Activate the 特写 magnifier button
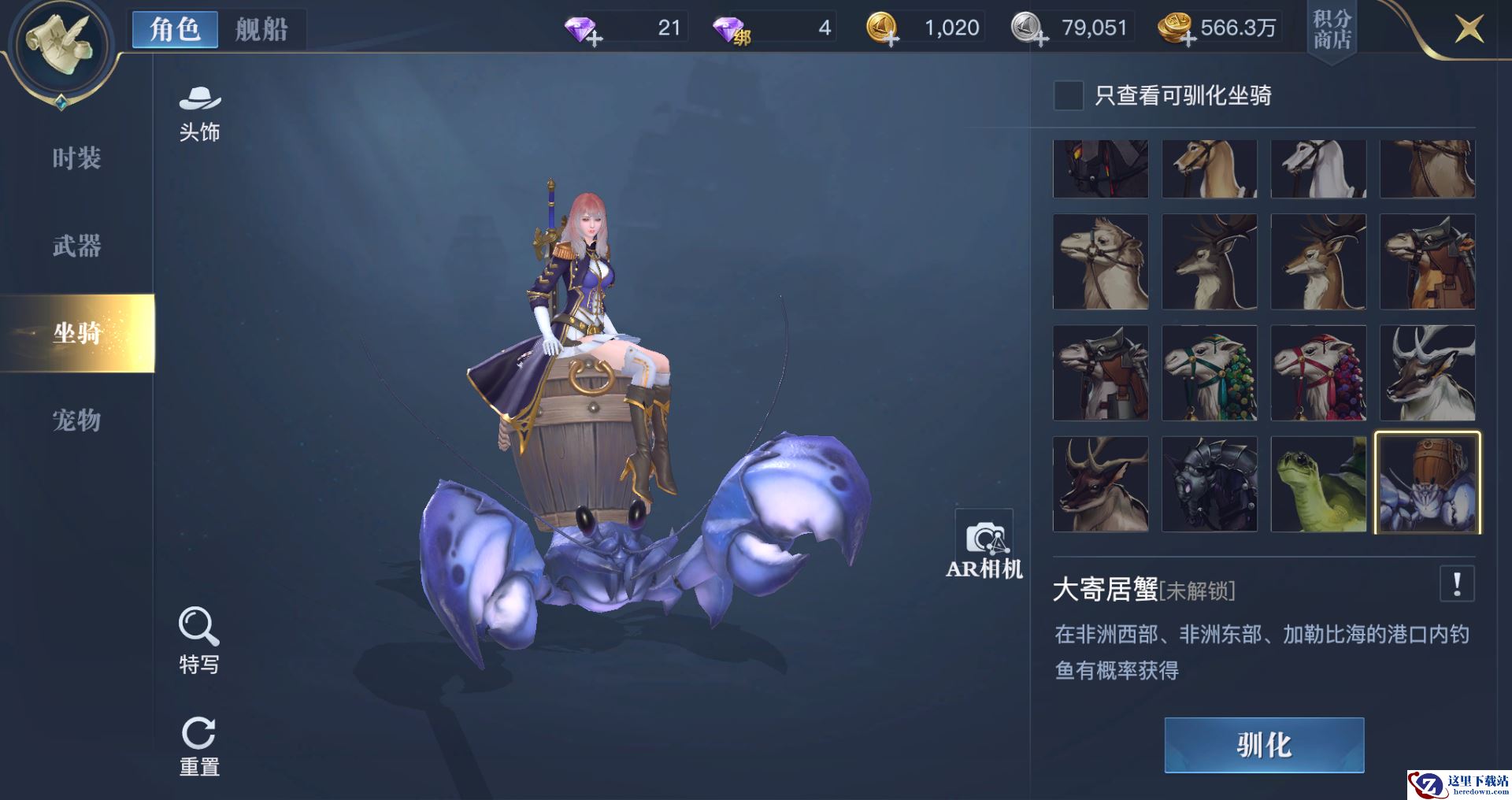Screen dimensions: 1512x800 tap(198, 640)
